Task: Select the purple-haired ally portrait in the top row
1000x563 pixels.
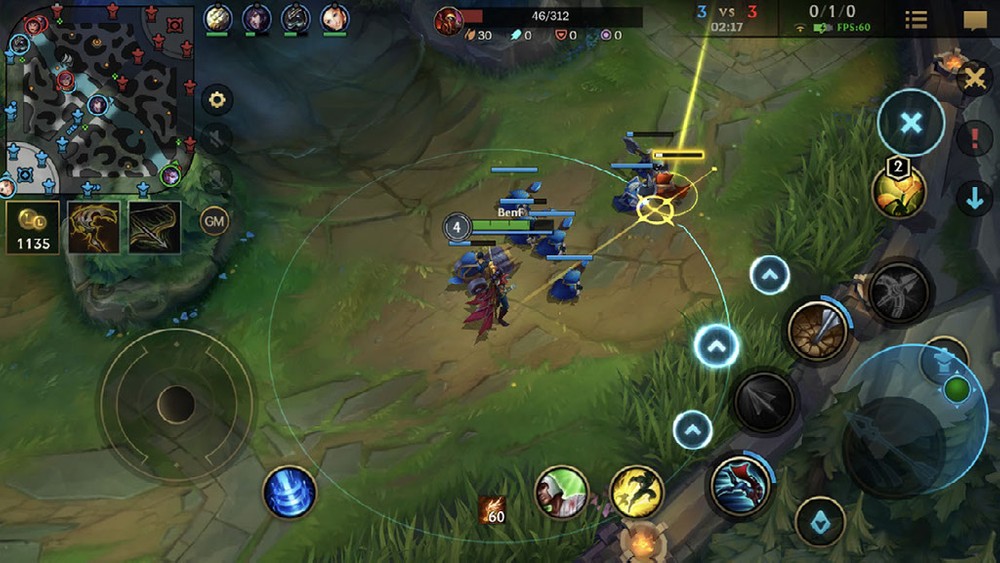Action: pyautogui.click(x=257, y=18)
